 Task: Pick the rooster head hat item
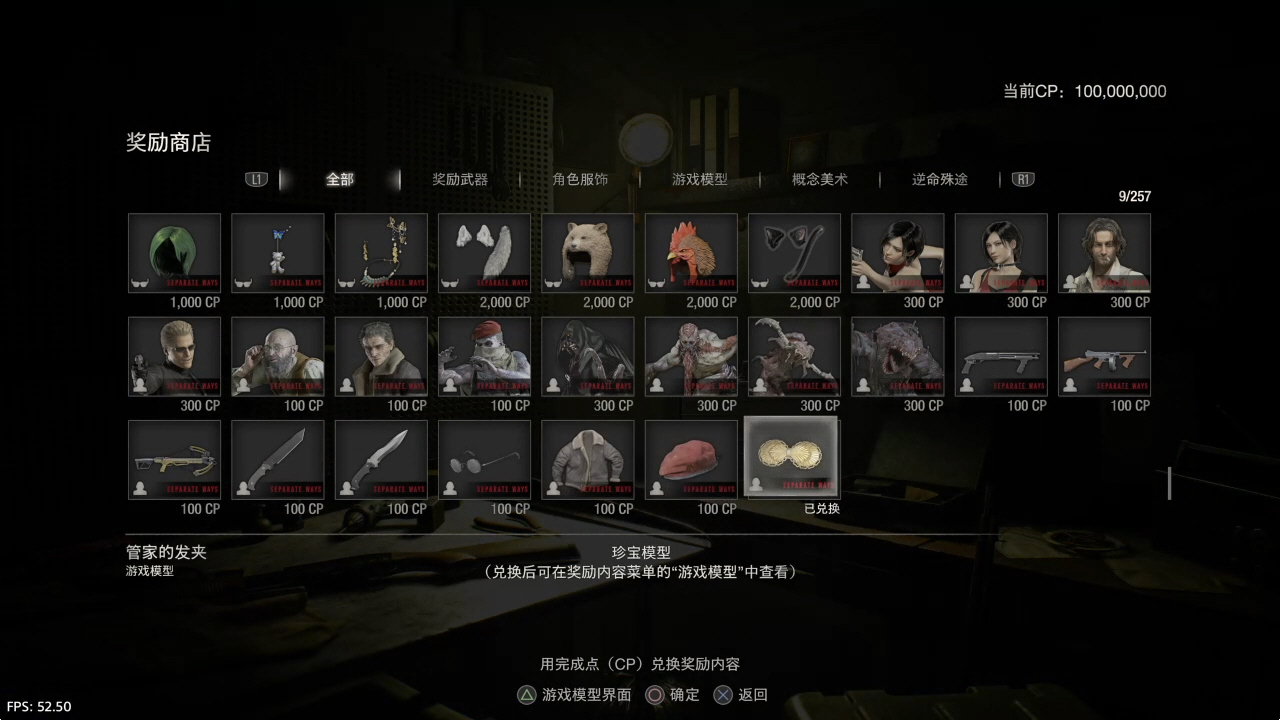[x=691, y=253]
